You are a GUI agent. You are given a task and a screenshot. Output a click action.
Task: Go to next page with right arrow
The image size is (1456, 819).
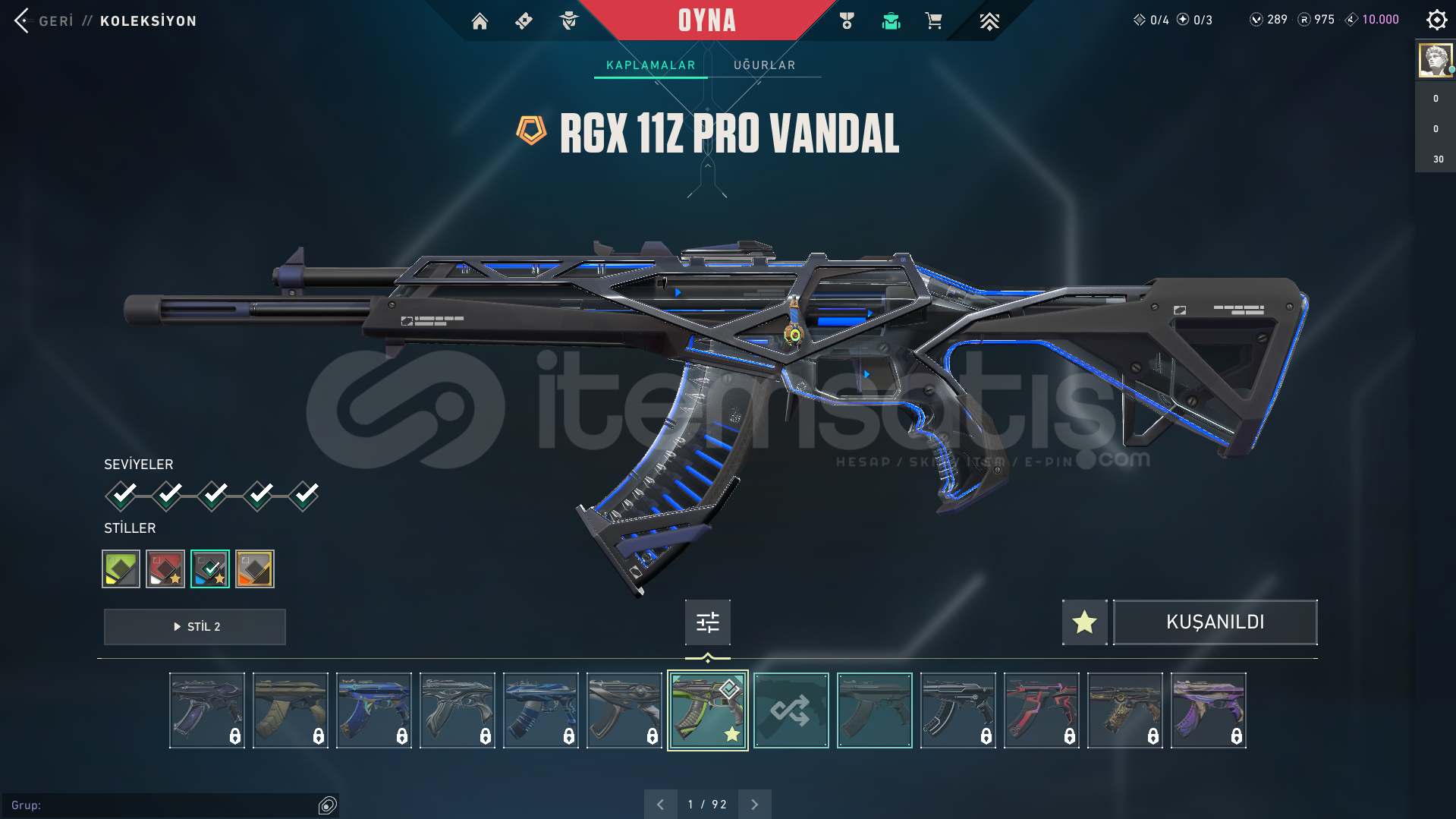pos(754,803)
